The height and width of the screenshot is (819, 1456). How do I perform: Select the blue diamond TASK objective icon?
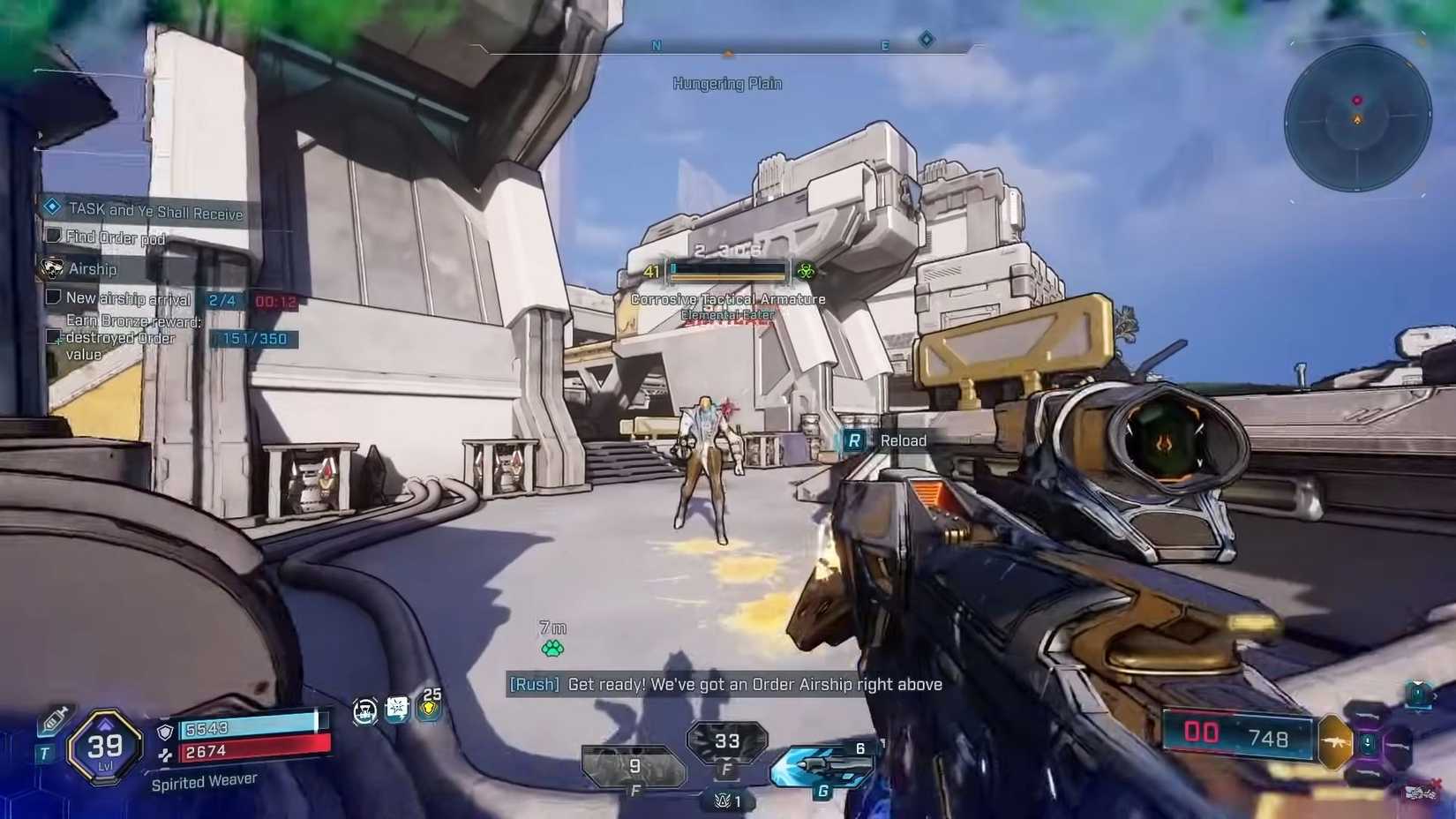click(55, 208)
